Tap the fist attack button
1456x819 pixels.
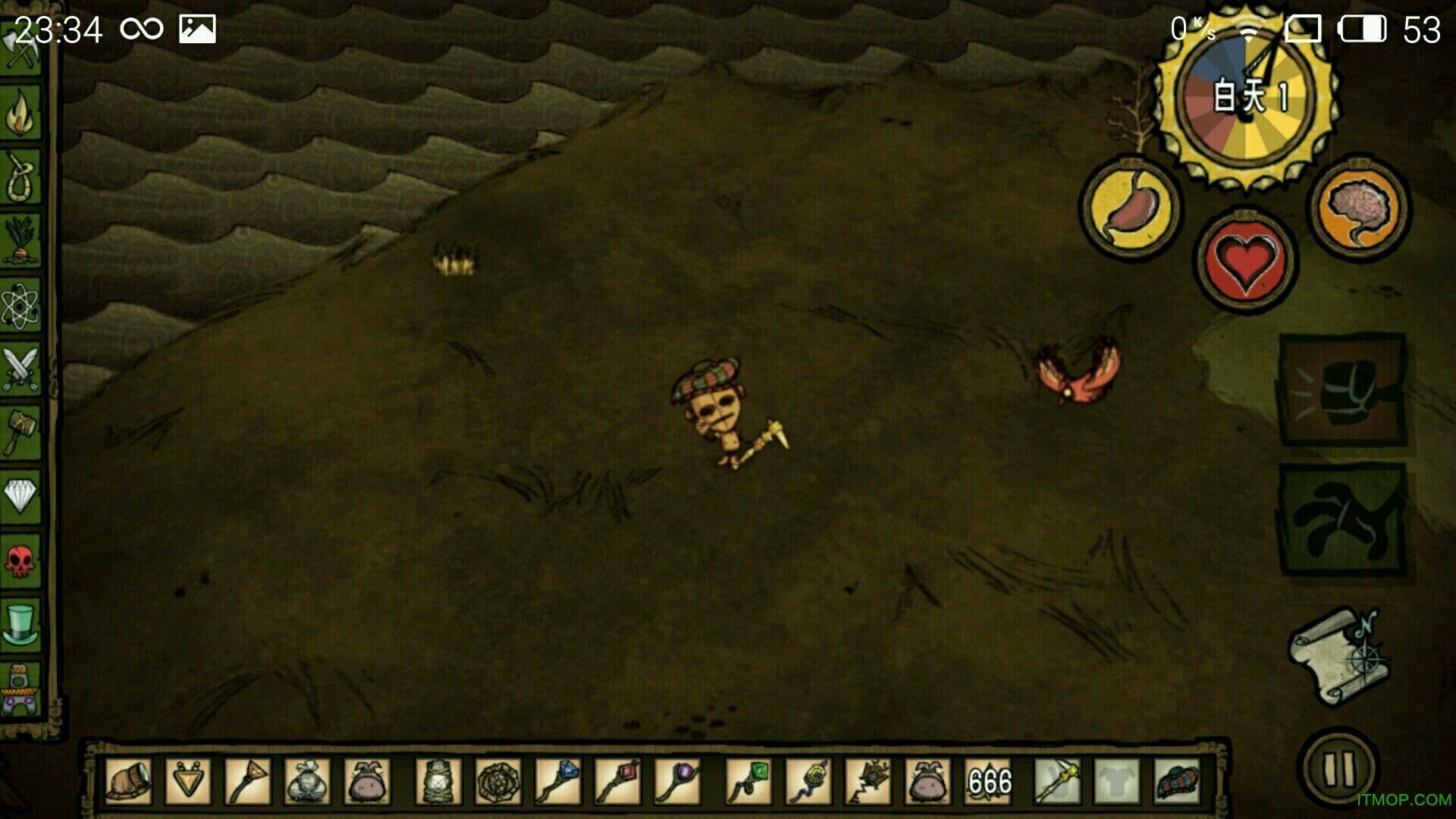1342,390
